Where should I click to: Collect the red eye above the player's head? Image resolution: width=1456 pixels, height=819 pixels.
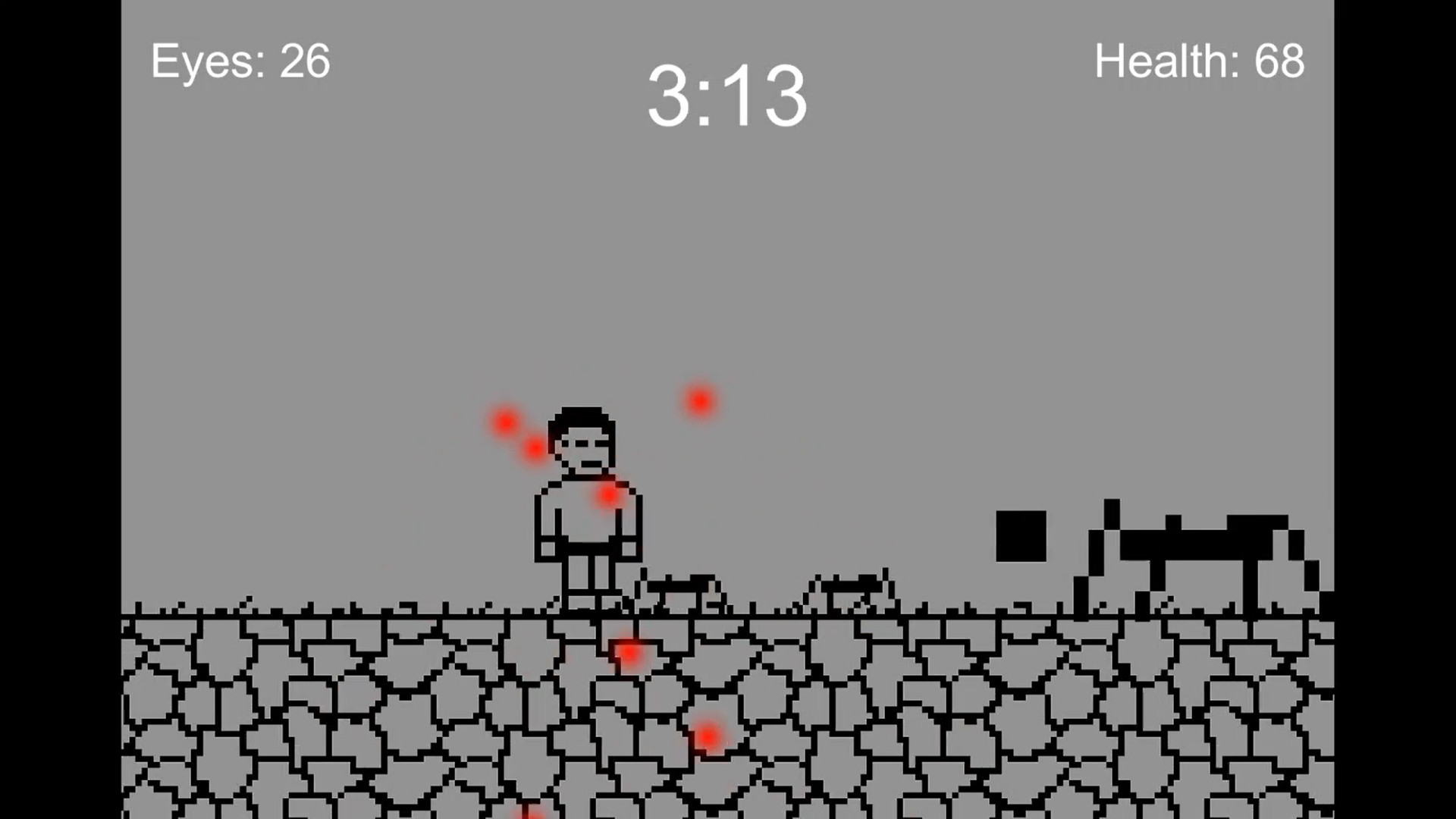click(x=504, y=421)
